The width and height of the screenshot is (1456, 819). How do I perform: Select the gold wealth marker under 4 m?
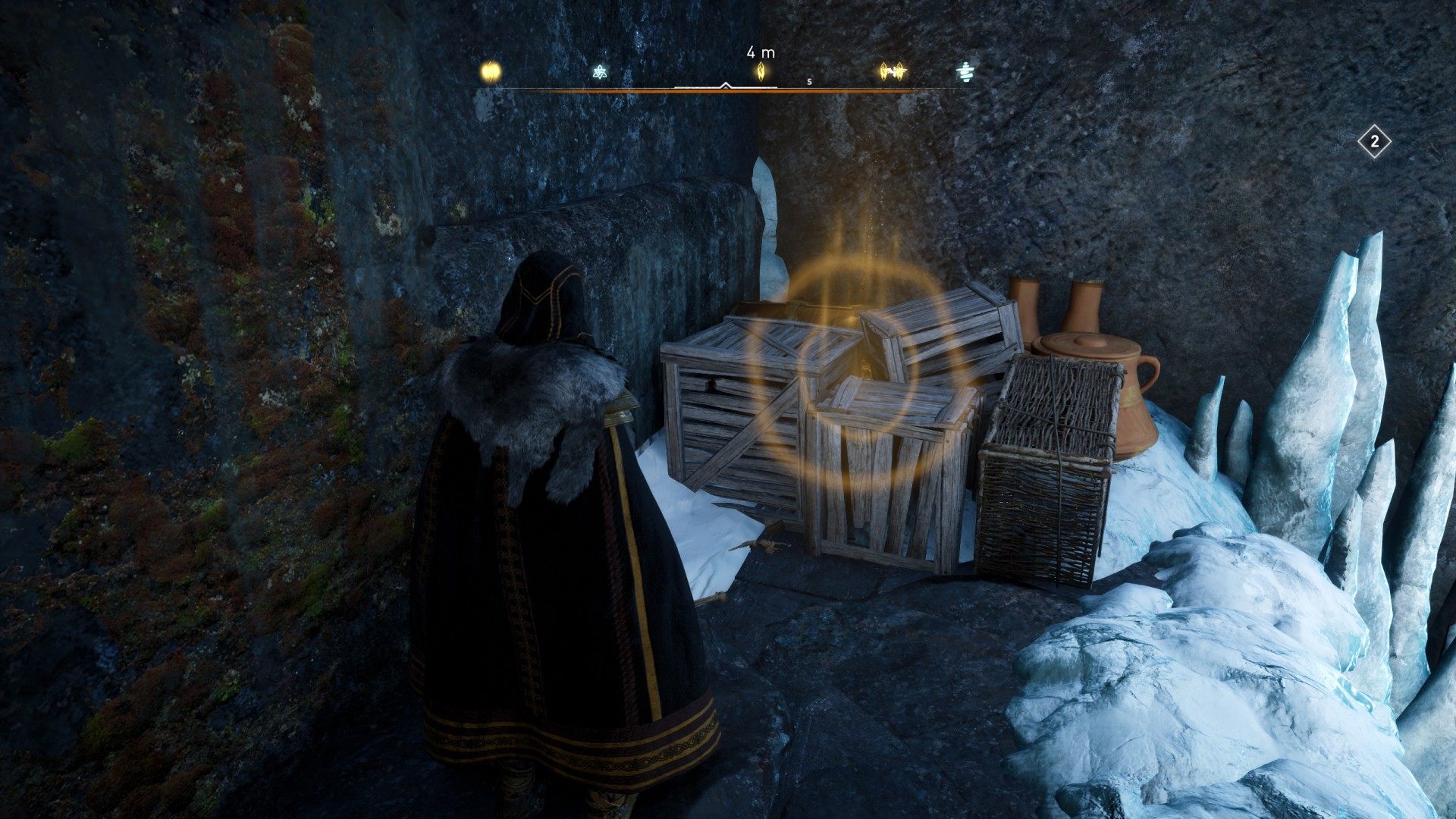tap(761, 71)
